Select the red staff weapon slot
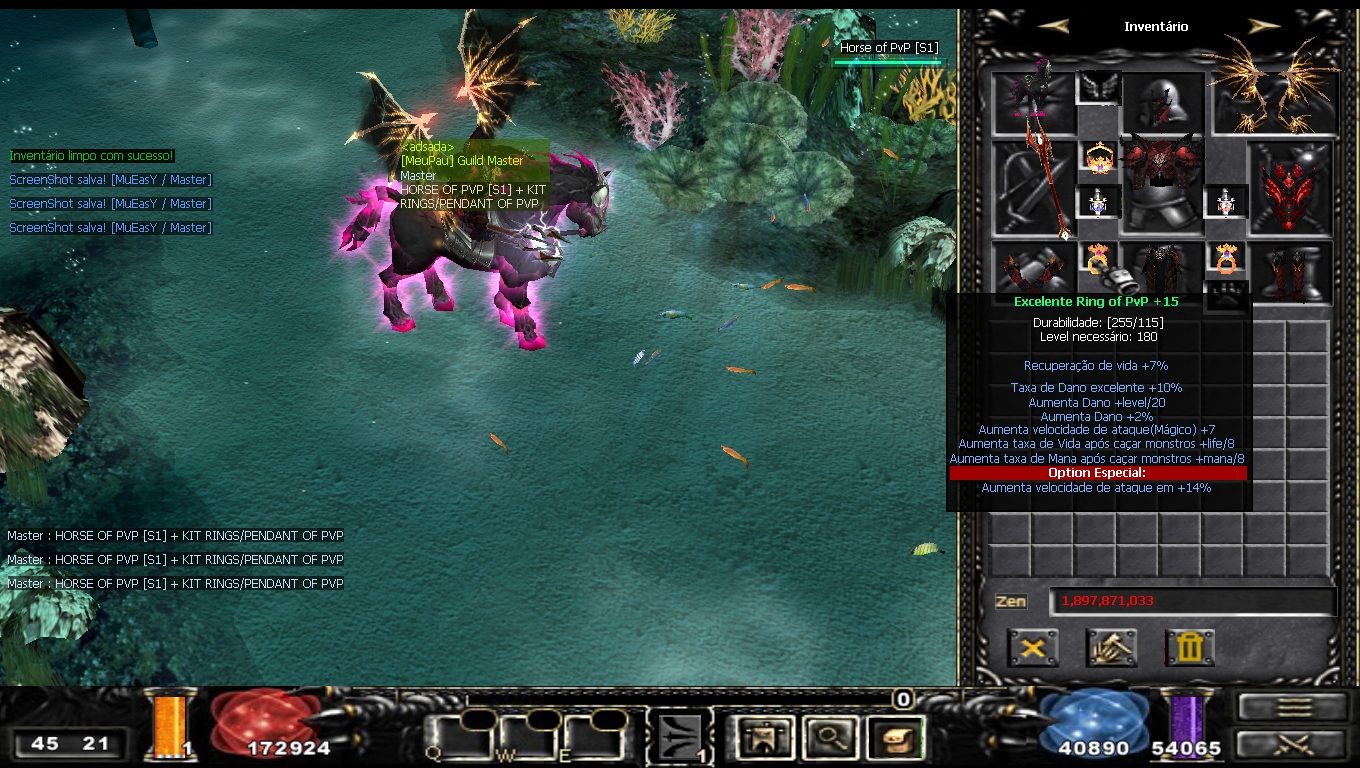Viewport: 1360px width, 768px height. tap(1033, 188)
